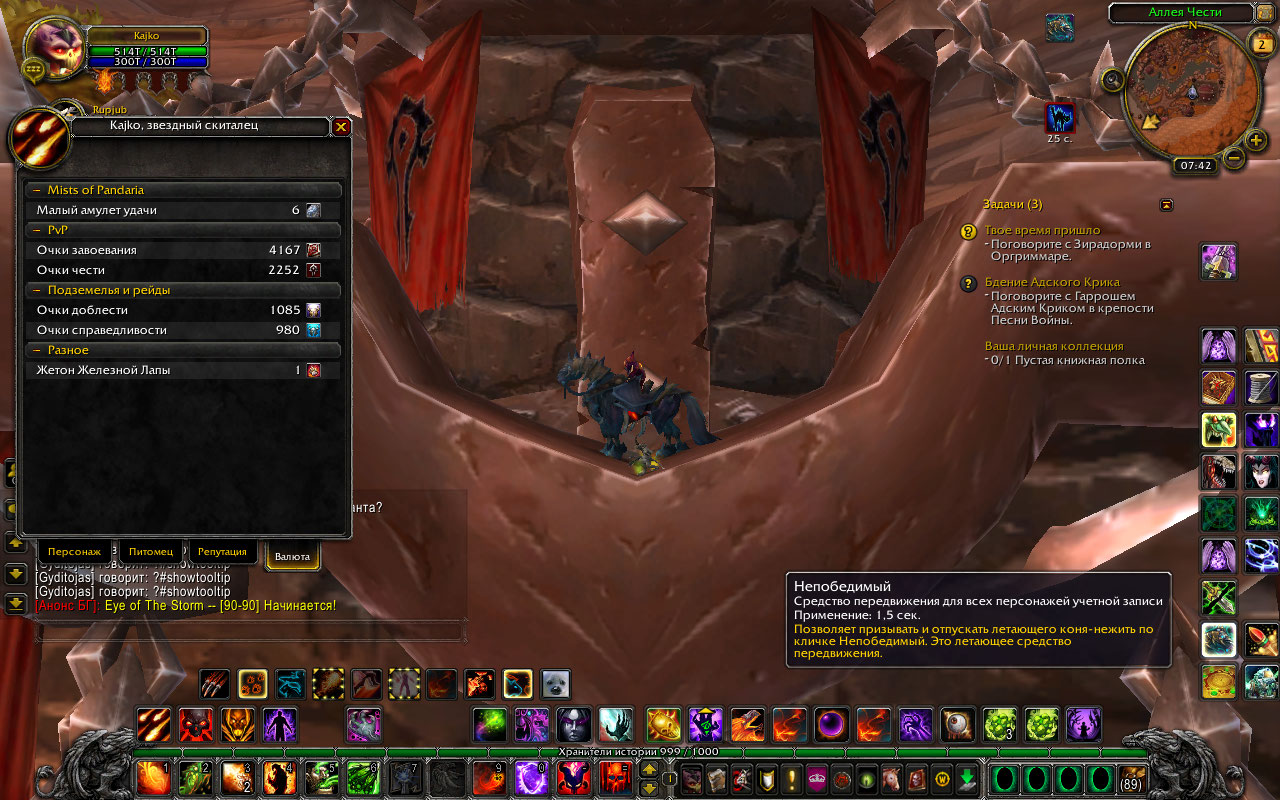Open the Питомец tab
This screenshot has height=800, width=1280.
(x=151, y=552)
